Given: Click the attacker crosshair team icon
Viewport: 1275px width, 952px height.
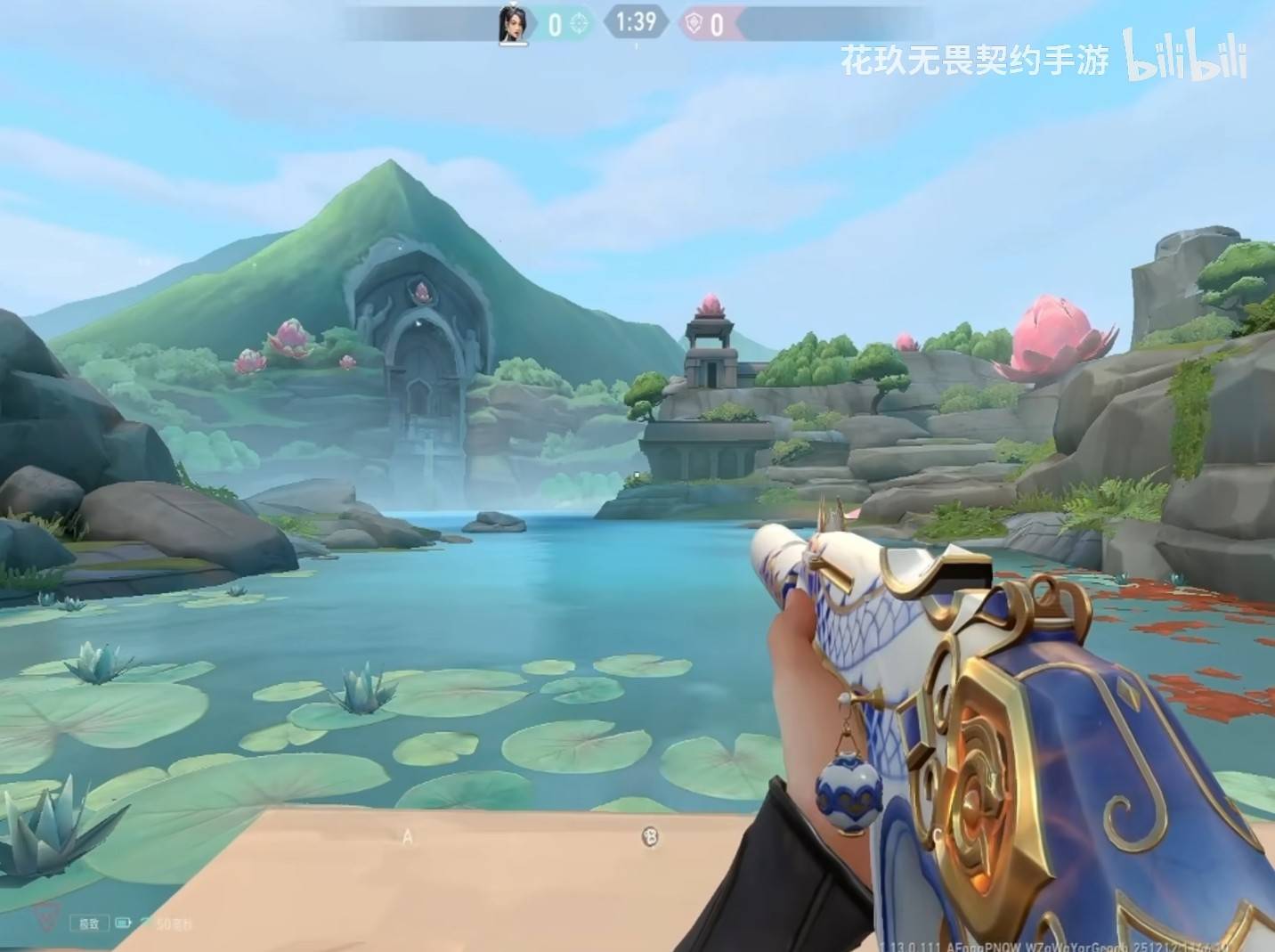Looking at the screenshot, I should pos(580,23).
